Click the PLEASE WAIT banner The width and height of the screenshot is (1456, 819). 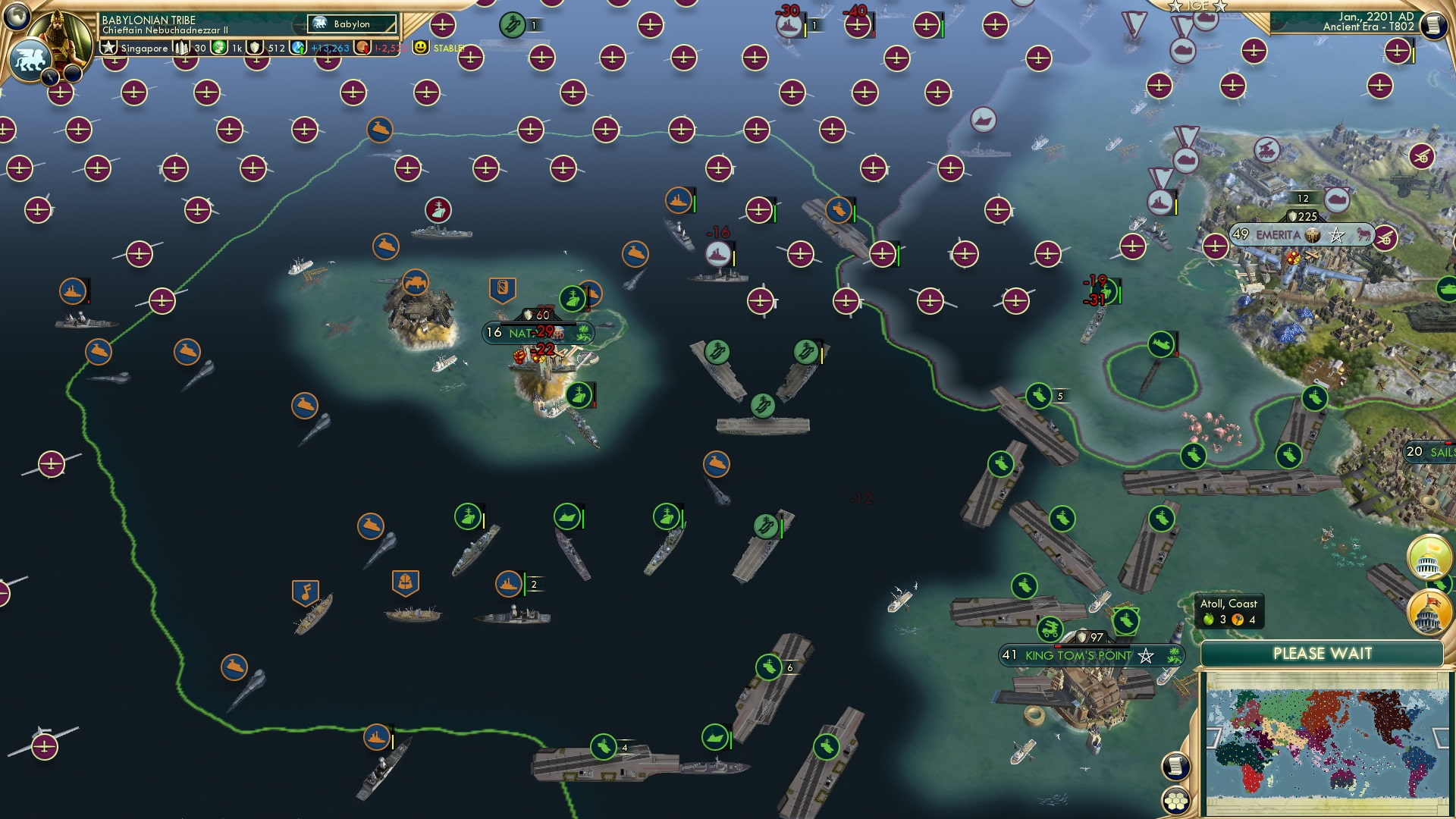(1323, 653)
